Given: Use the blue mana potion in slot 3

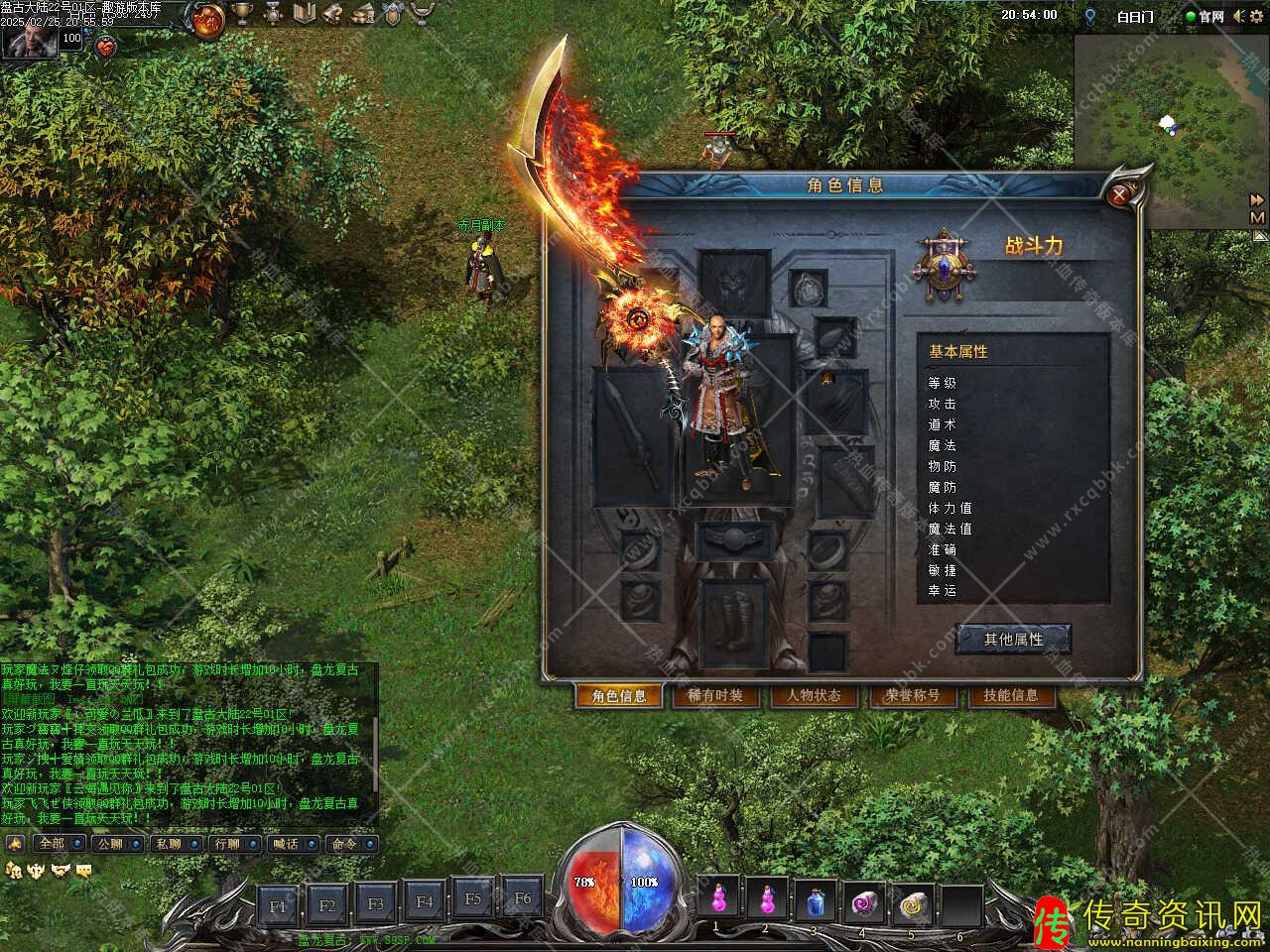Looking at the screenshot, I should [814, 901].
